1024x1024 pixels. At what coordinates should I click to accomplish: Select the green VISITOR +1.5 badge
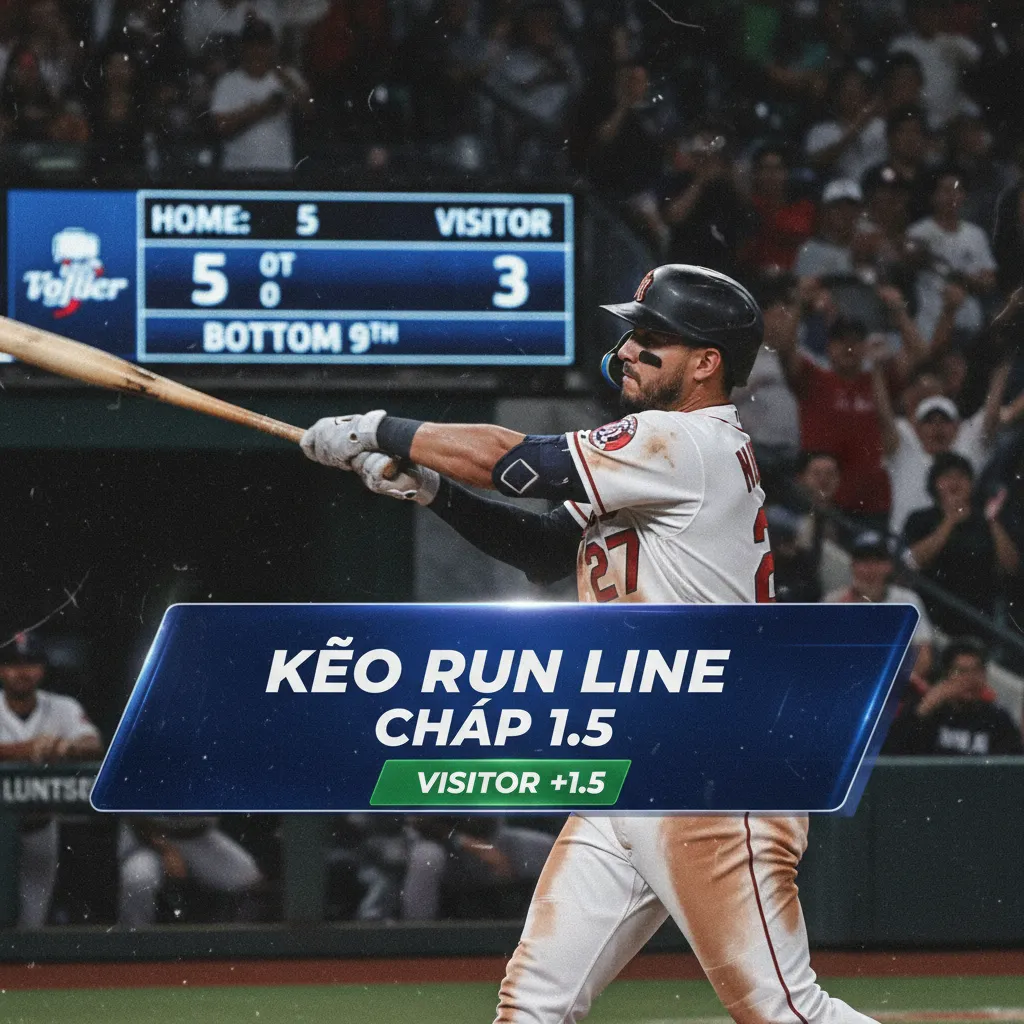click(500, 783)
